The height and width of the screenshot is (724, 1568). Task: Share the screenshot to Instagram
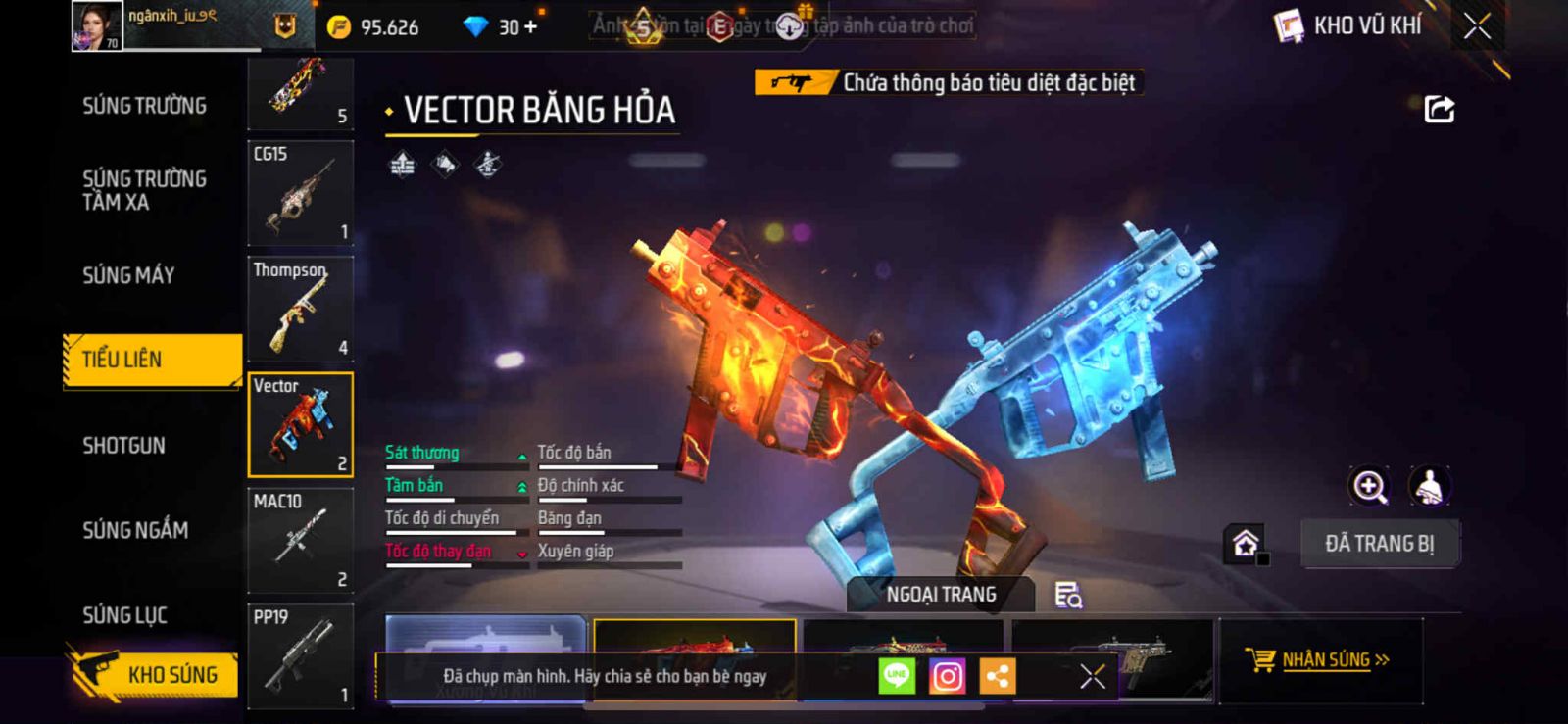point(947,676)
